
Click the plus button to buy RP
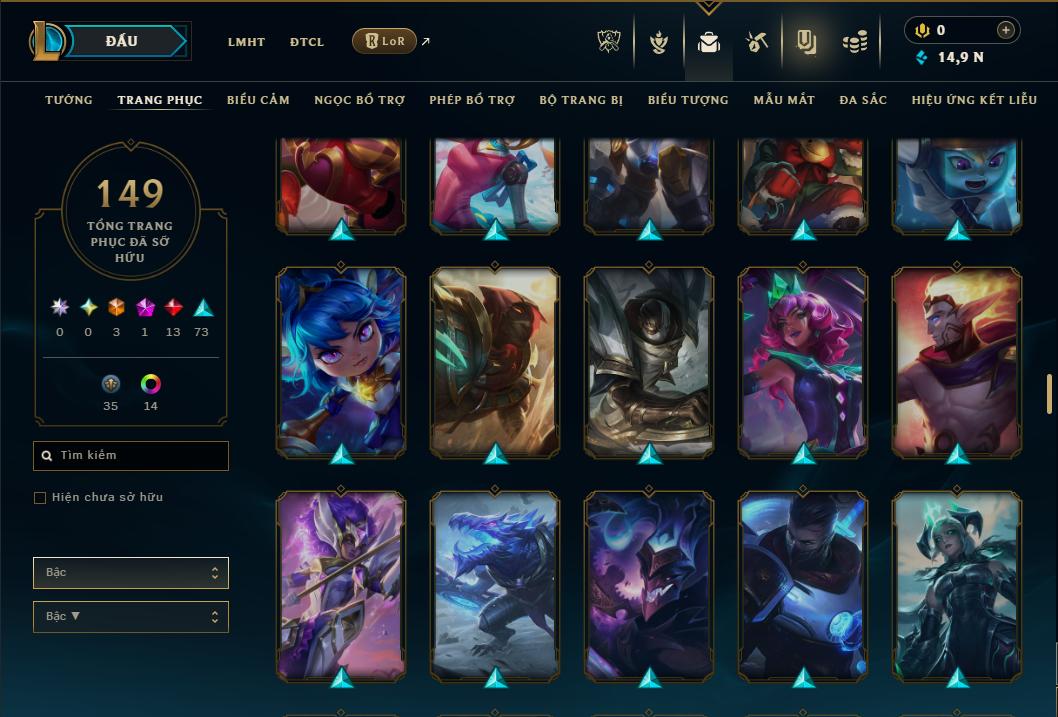1005,30
